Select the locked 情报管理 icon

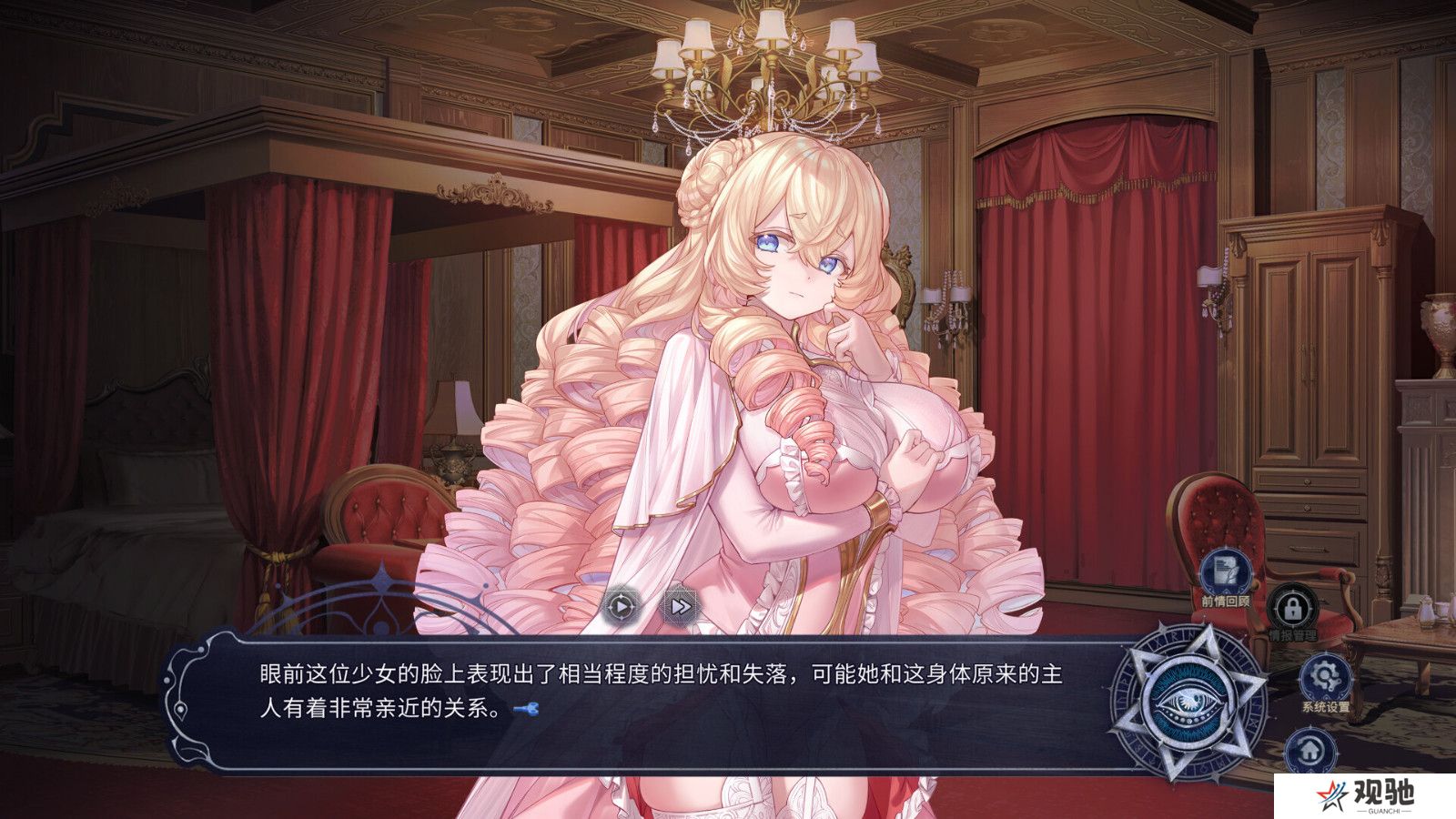[1292, 608]
